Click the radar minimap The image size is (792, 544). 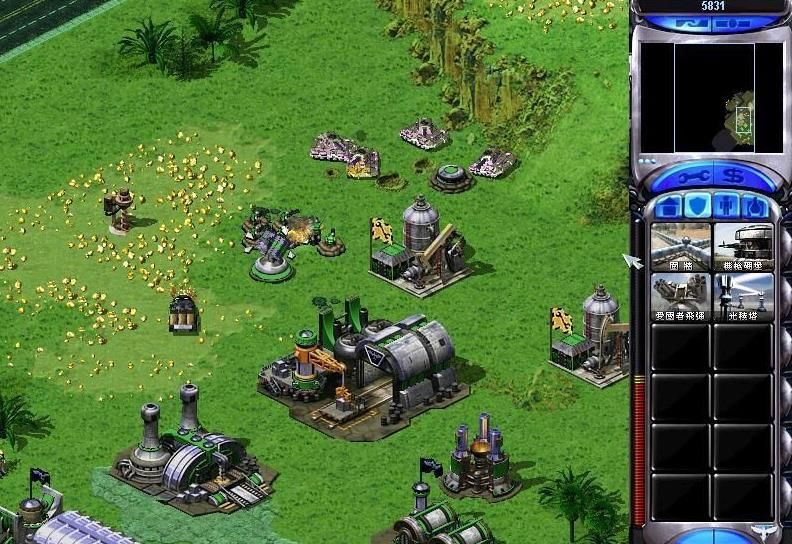(713, 97)
